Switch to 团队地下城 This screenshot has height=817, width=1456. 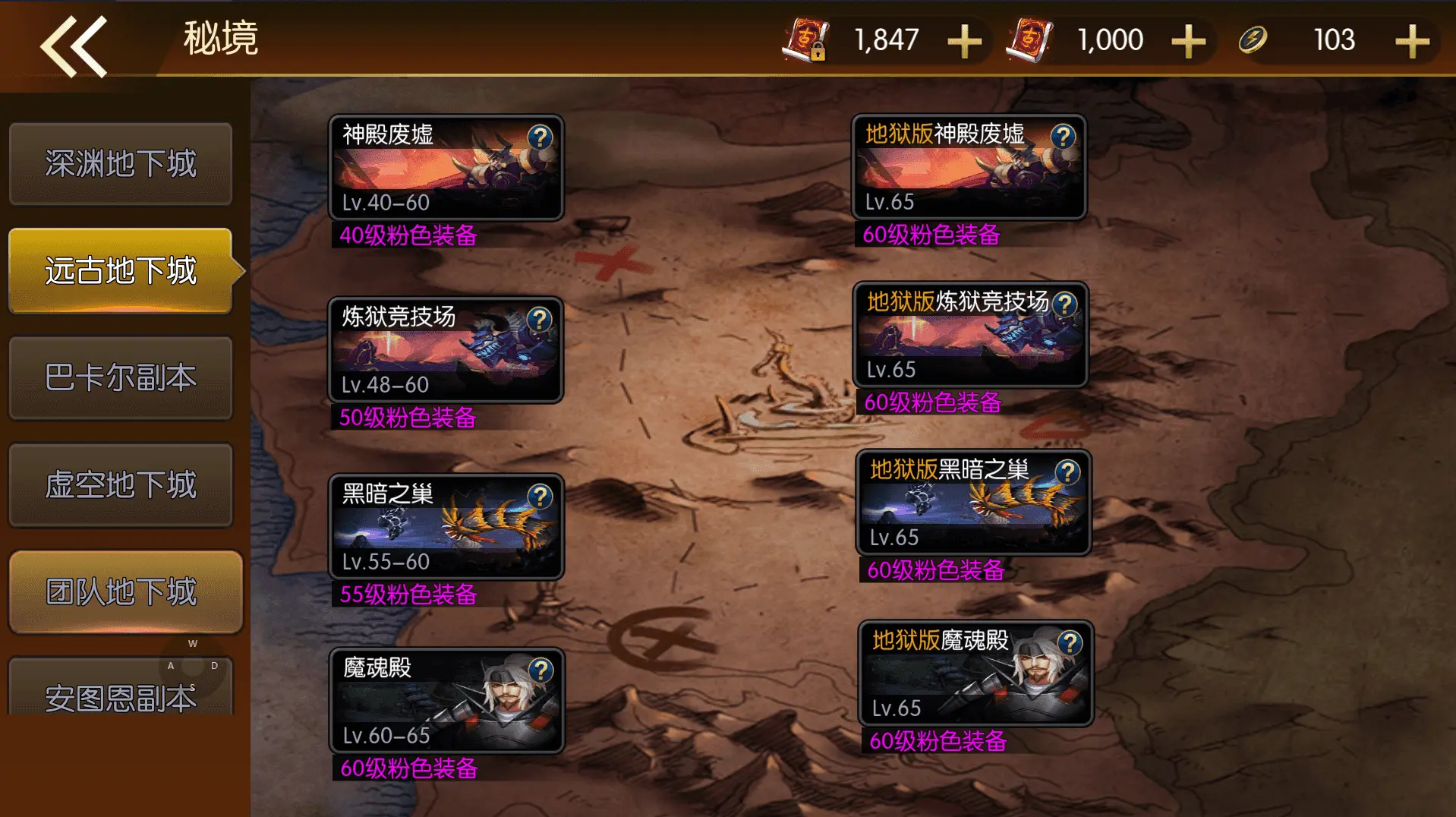pyautogui.click(x=121, y=591)
